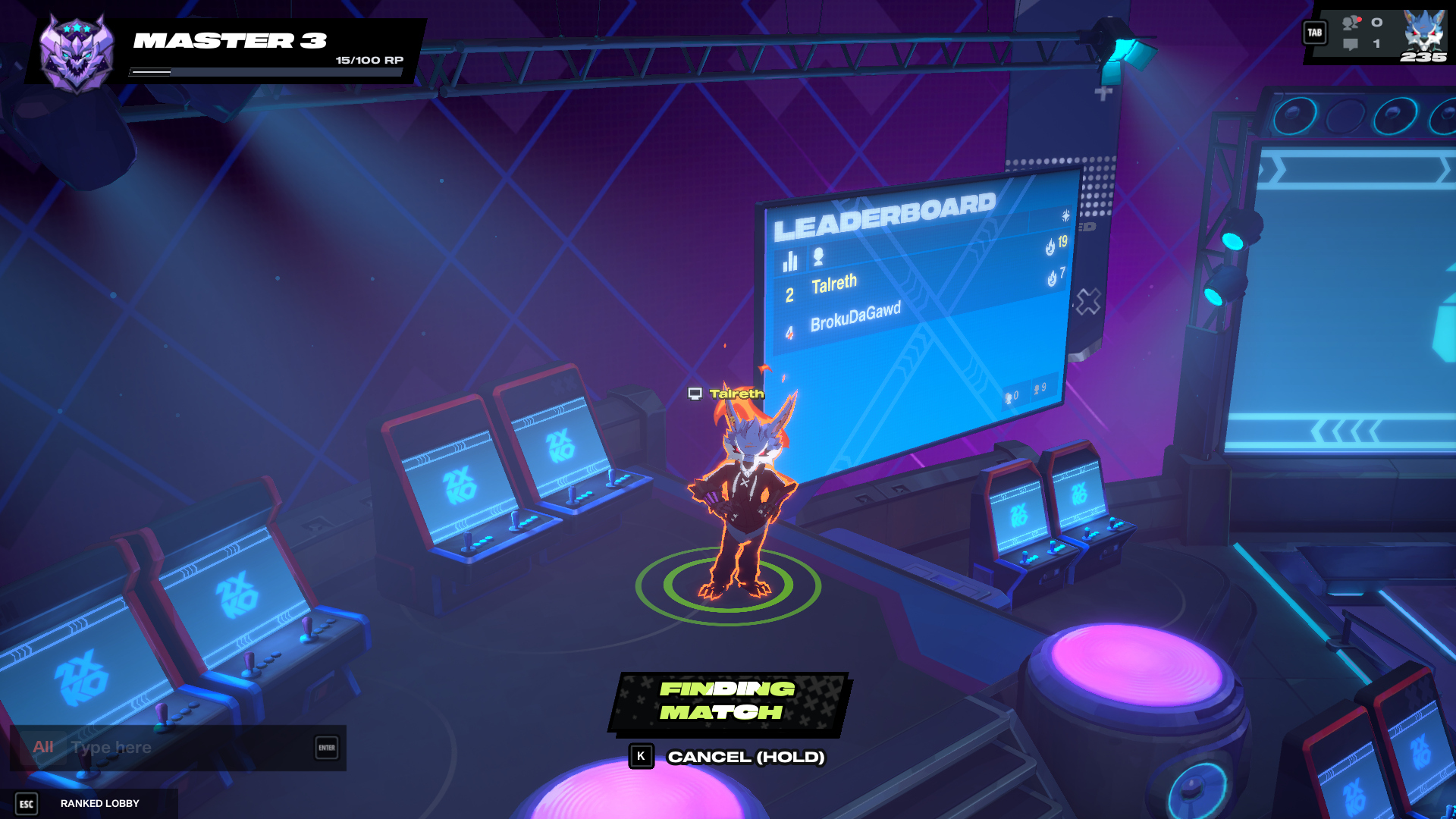Open the chat bubble messages icon
The image size is (1456, 819).
[x=1351, y=45]
